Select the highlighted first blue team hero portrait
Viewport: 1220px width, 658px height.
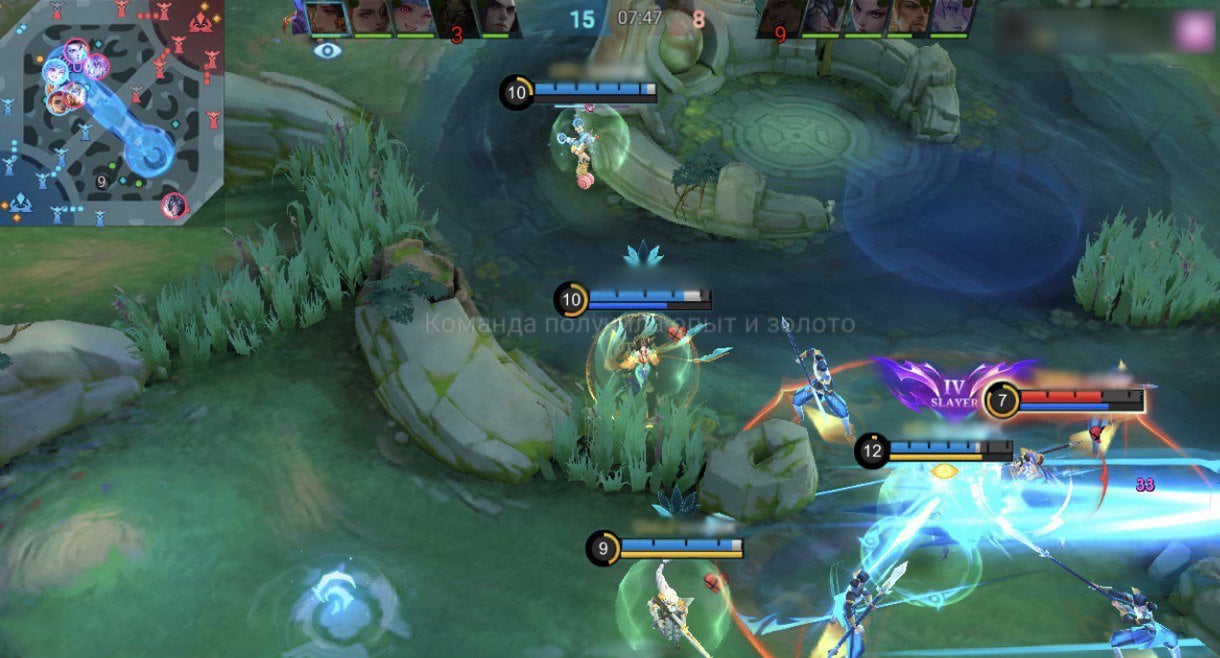pos(326,18)
